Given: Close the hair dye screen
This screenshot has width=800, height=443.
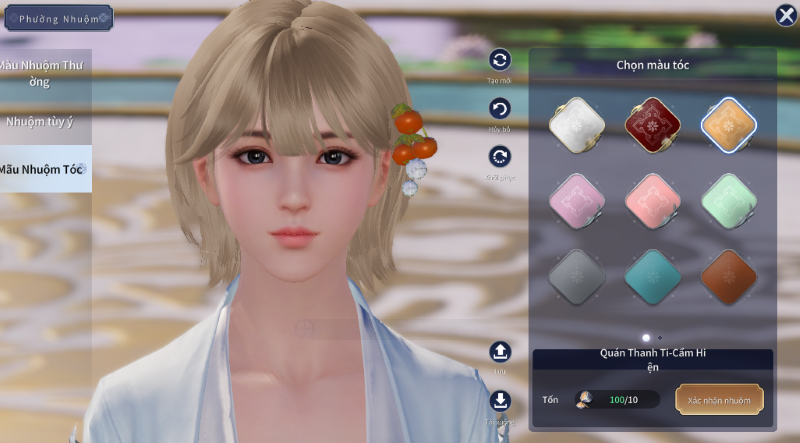Looking at the screenshot, I should pyautogui.click(x=786, y=15).
